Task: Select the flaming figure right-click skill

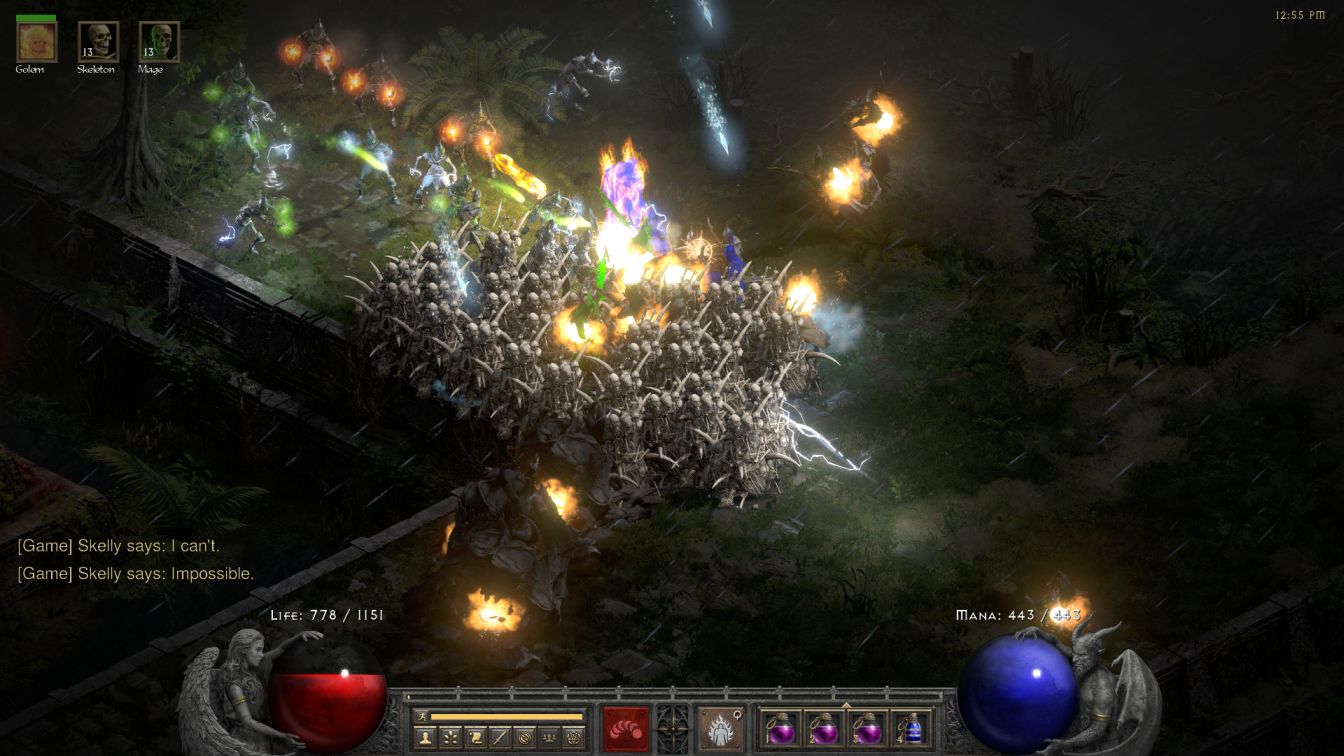Action: coord(719,728)
